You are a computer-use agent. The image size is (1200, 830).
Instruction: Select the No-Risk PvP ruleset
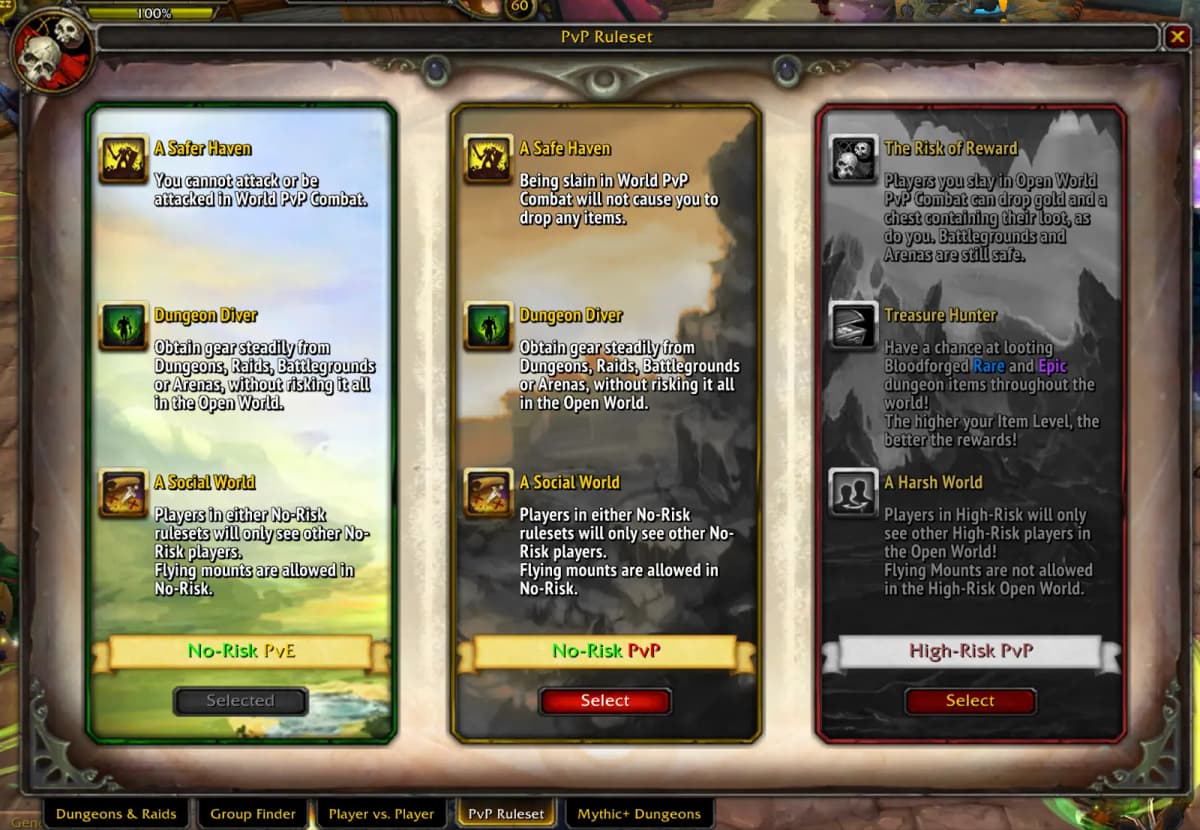[605, 701]
